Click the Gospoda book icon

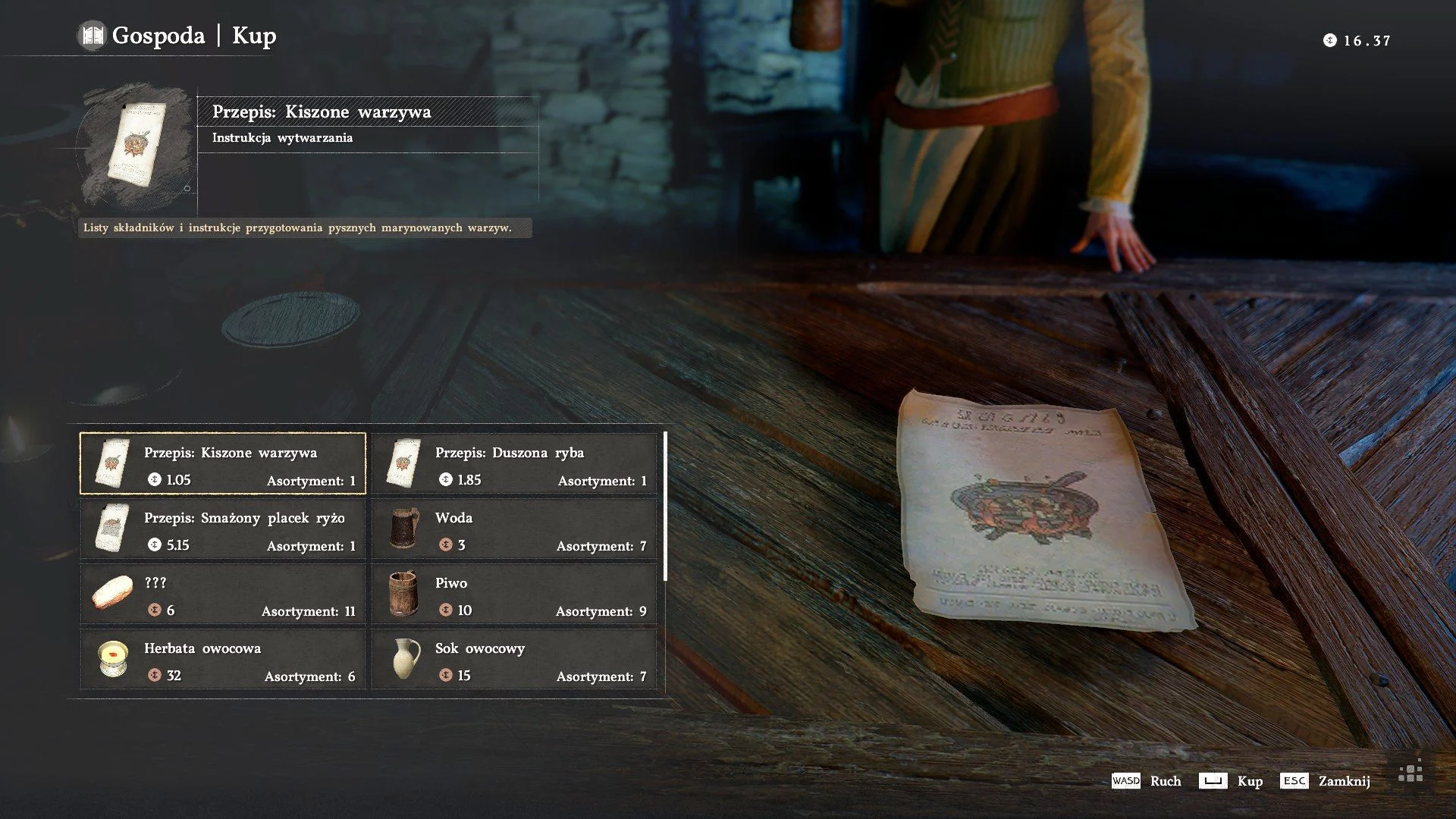point(93,36)
